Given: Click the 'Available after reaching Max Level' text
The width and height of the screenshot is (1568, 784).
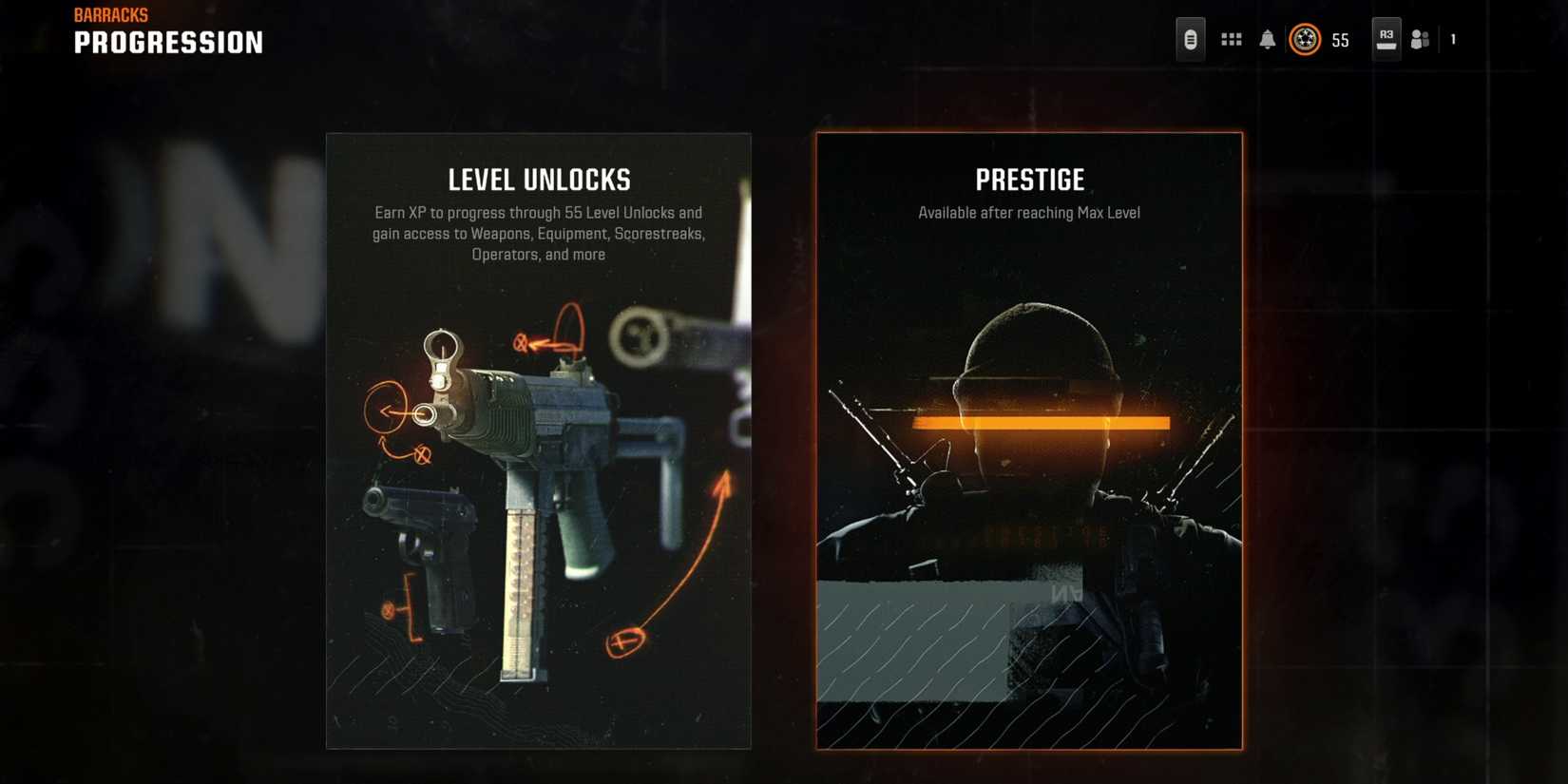Looking at the screenshot, I should coord(1028,213).
